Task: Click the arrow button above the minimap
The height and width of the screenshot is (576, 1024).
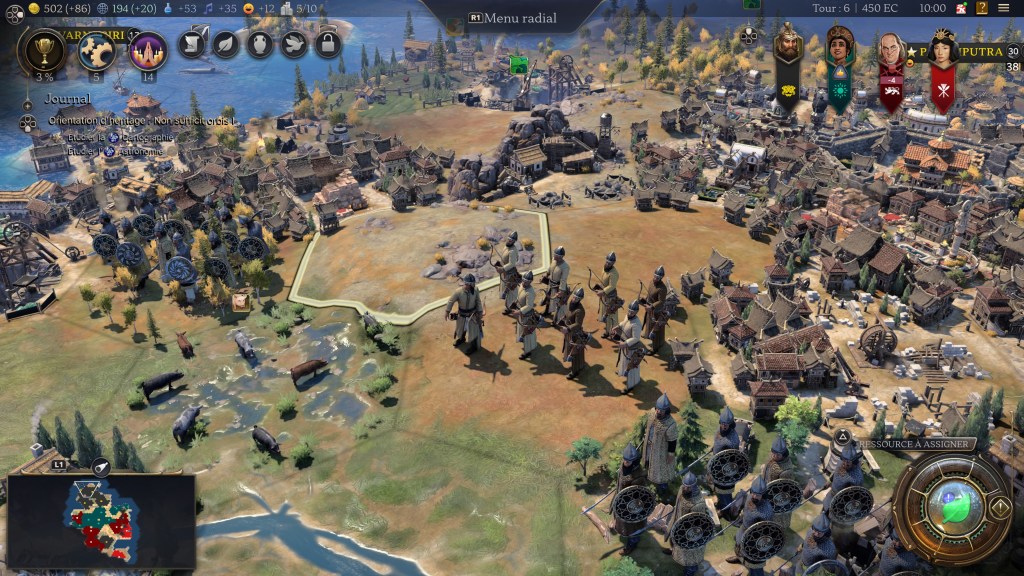Action: (x=101, y=467)
